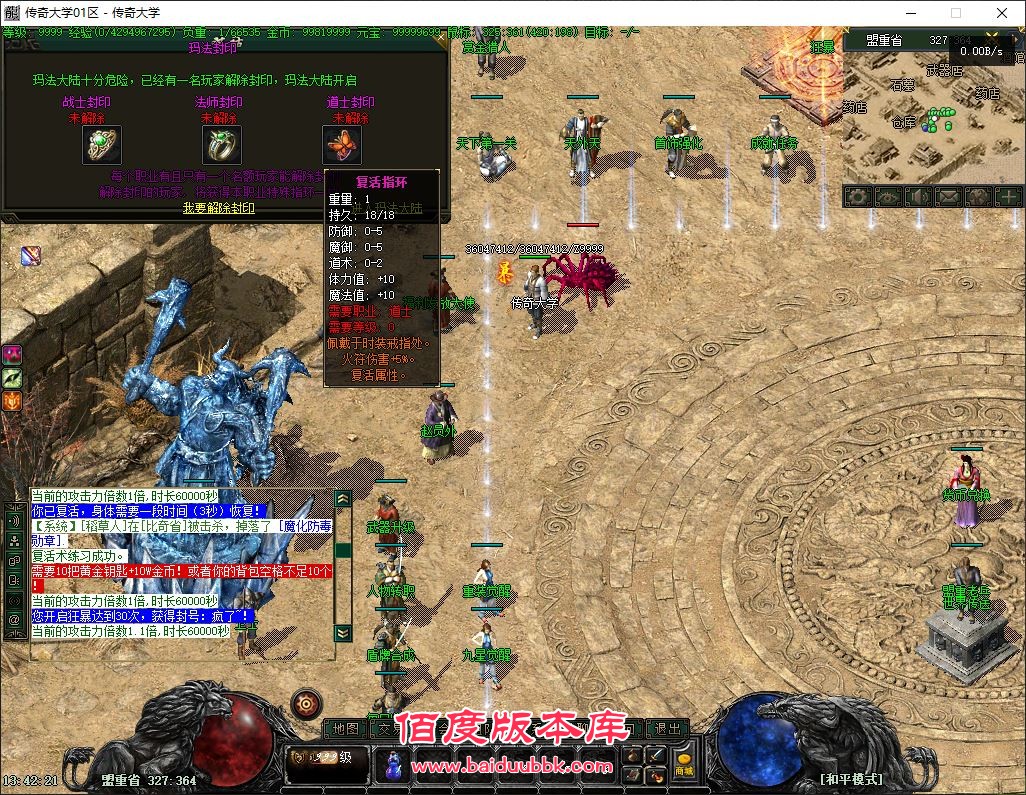Toggle the 和平模式 attack mode label
1026x795 pixels.
click(x=851, y=779)
